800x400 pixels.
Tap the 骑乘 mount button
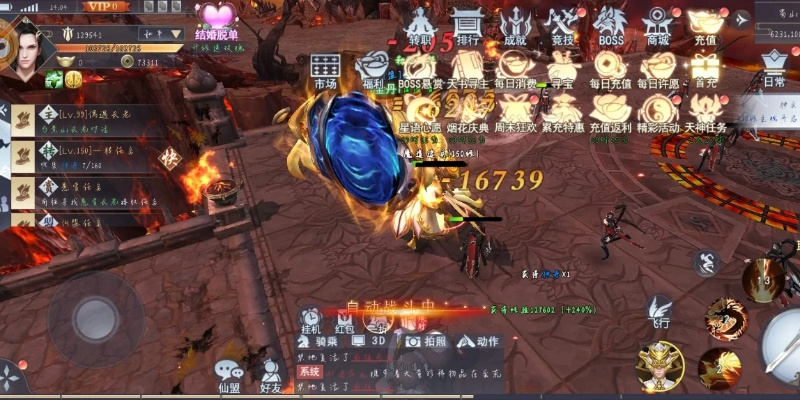[x=328, y=341]
